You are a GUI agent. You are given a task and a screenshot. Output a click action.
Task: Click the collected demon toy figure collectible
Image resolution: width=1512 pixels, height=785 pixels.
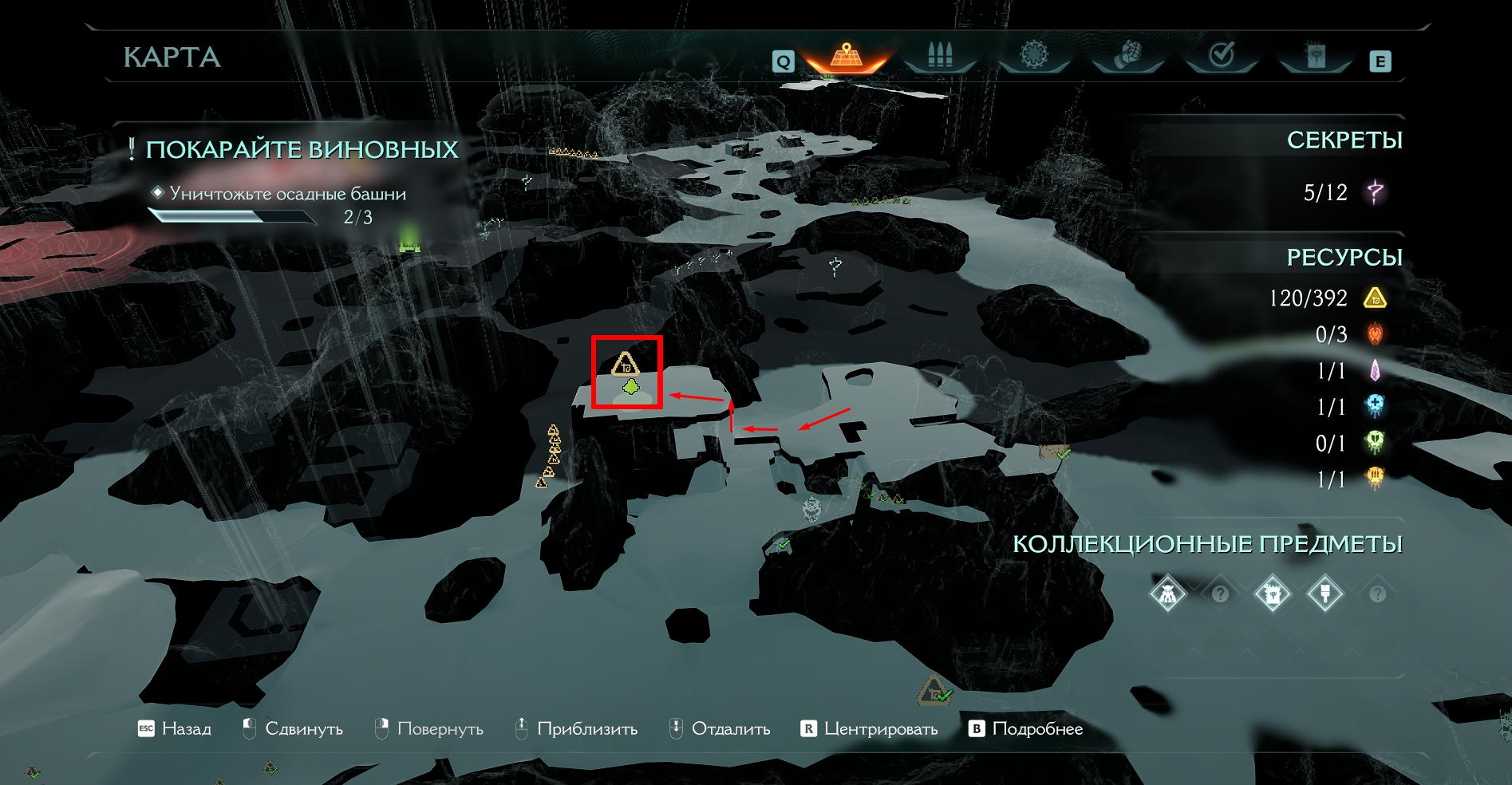click(x=1167, y=594)
